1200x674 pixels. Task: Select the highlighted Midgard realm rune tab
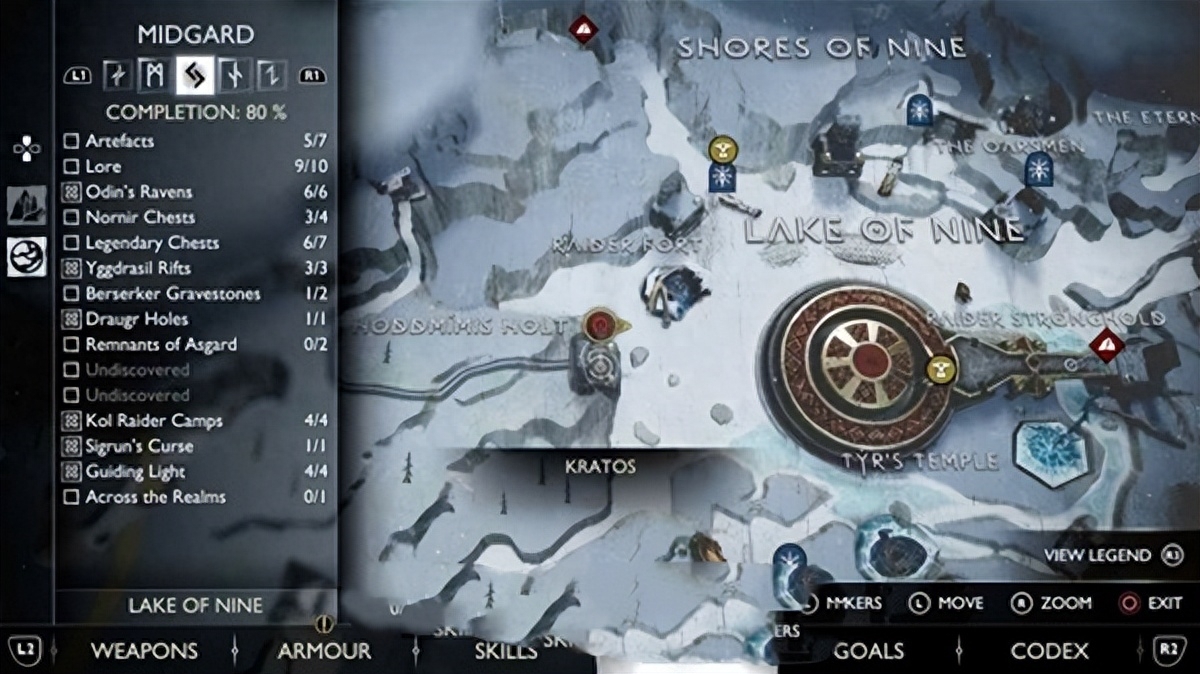point(195,75)
